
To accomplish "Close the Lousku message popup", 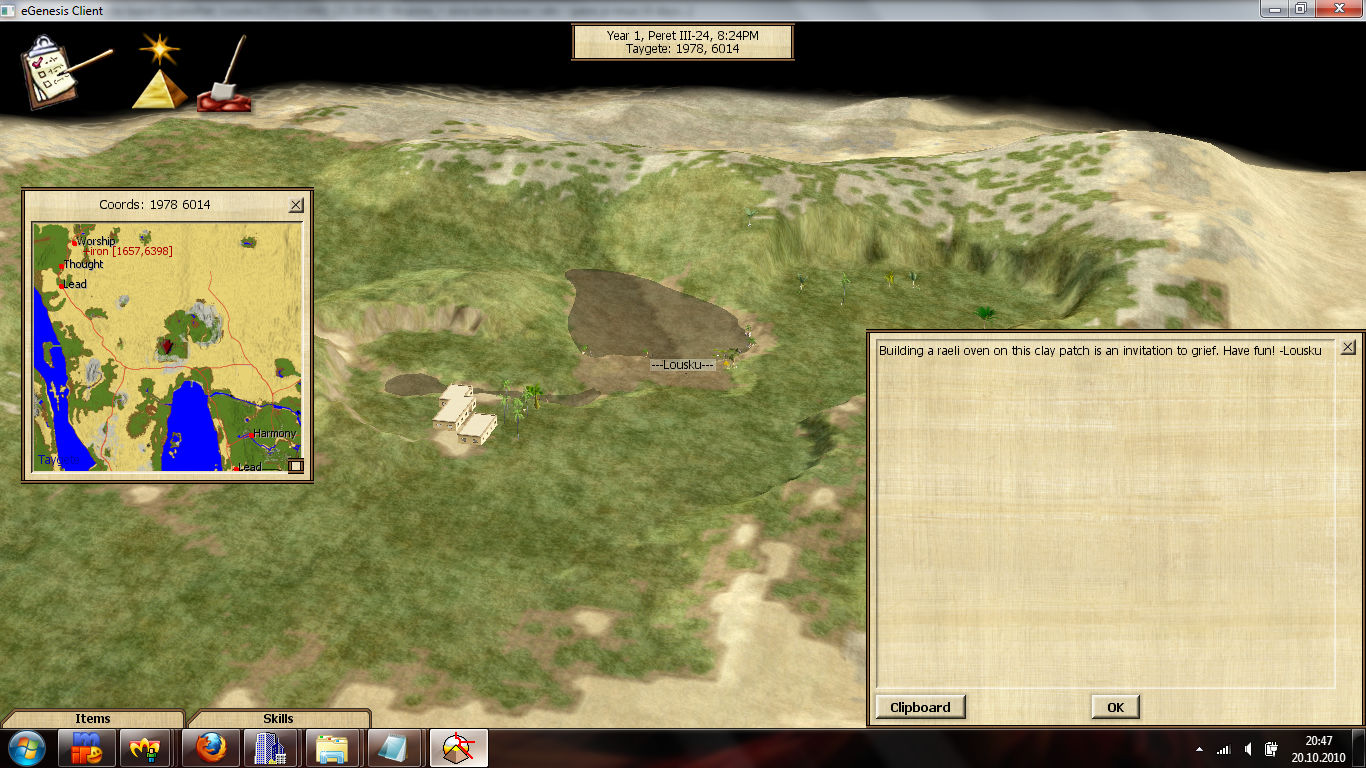I will 1348,347.
